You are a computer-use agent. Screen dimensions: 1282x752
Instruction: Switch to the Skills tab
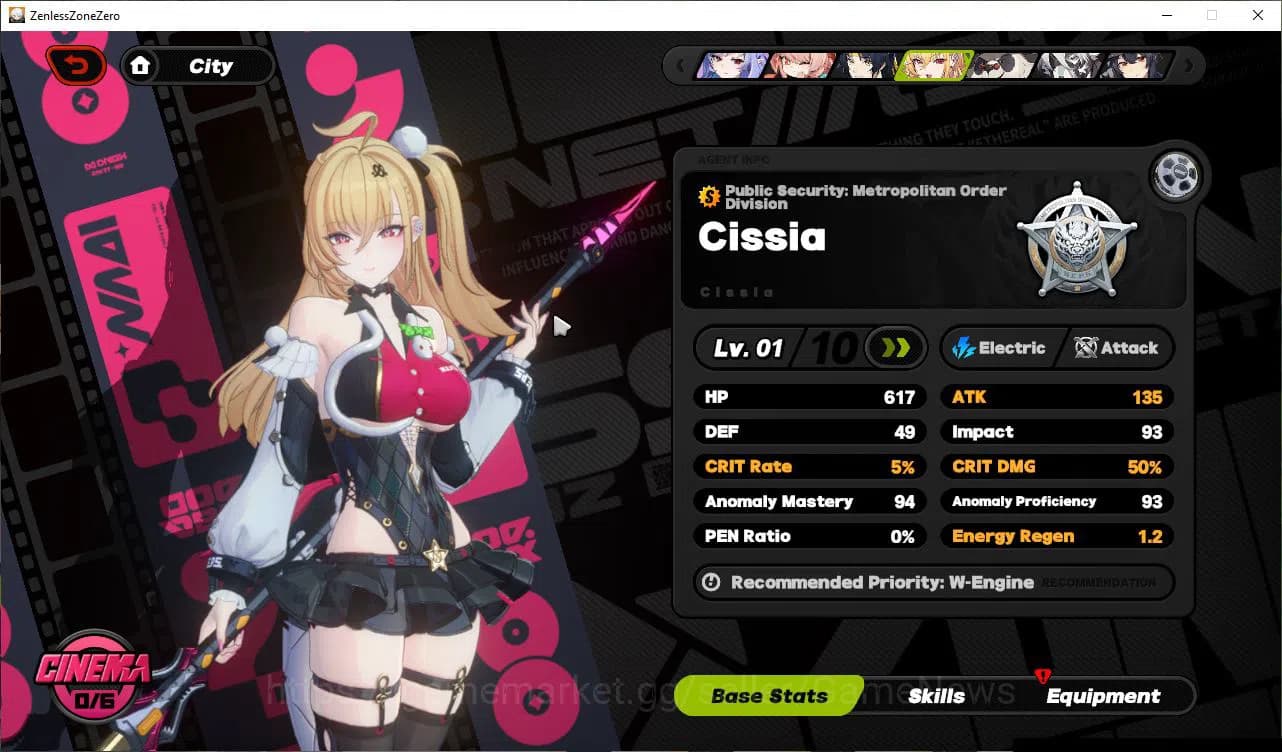[x=938, y=696]
